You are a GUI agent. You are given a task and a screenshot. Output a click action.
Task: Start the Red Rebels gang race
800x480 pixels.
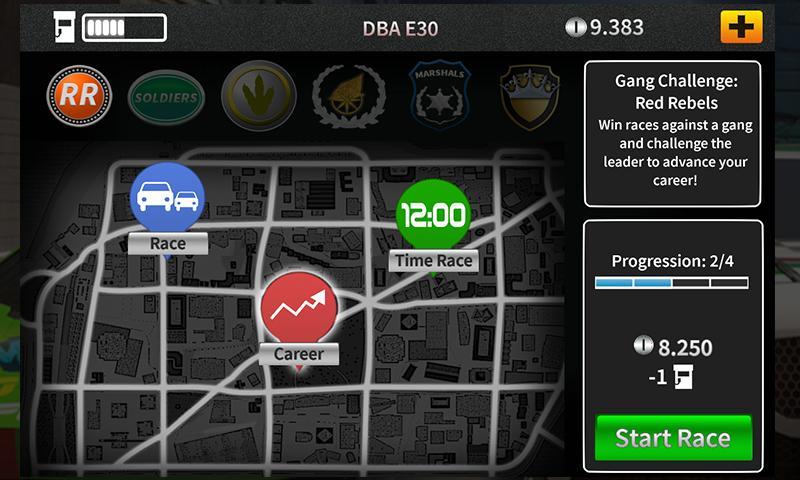673,438
